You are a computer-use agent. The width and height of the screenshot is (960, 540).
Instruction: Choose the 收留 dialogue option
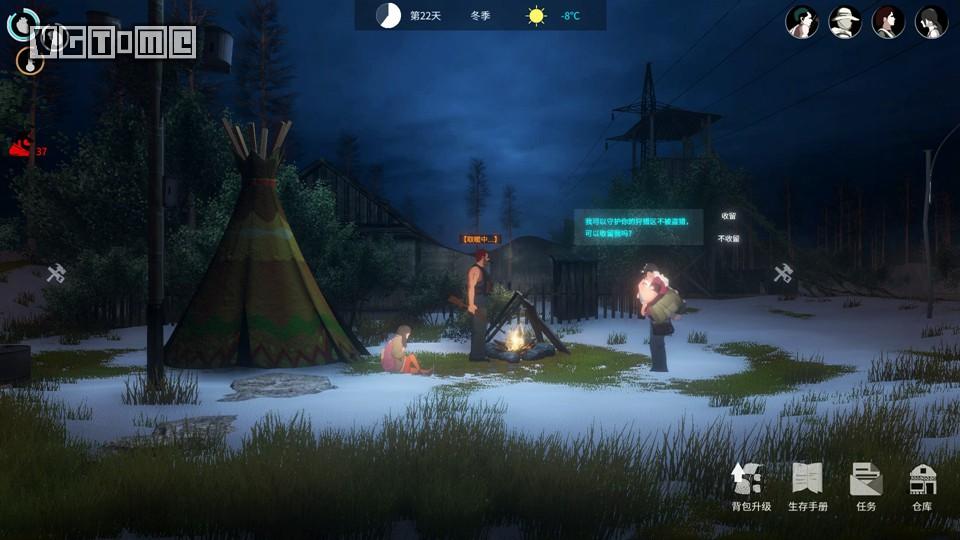click(728, 216)
